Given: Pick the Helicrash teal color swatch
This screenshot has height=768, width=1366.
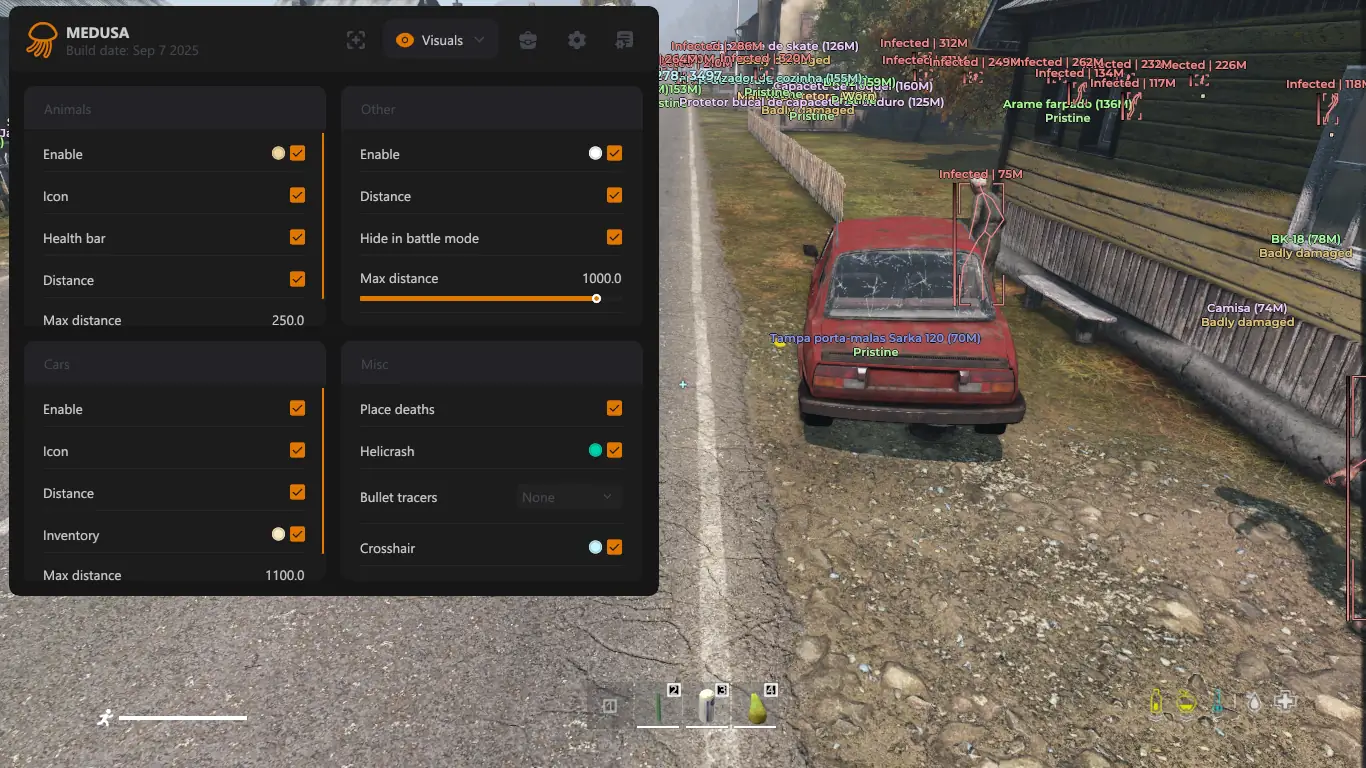Looking at the screenshot, I should click(x=596, y=451).
